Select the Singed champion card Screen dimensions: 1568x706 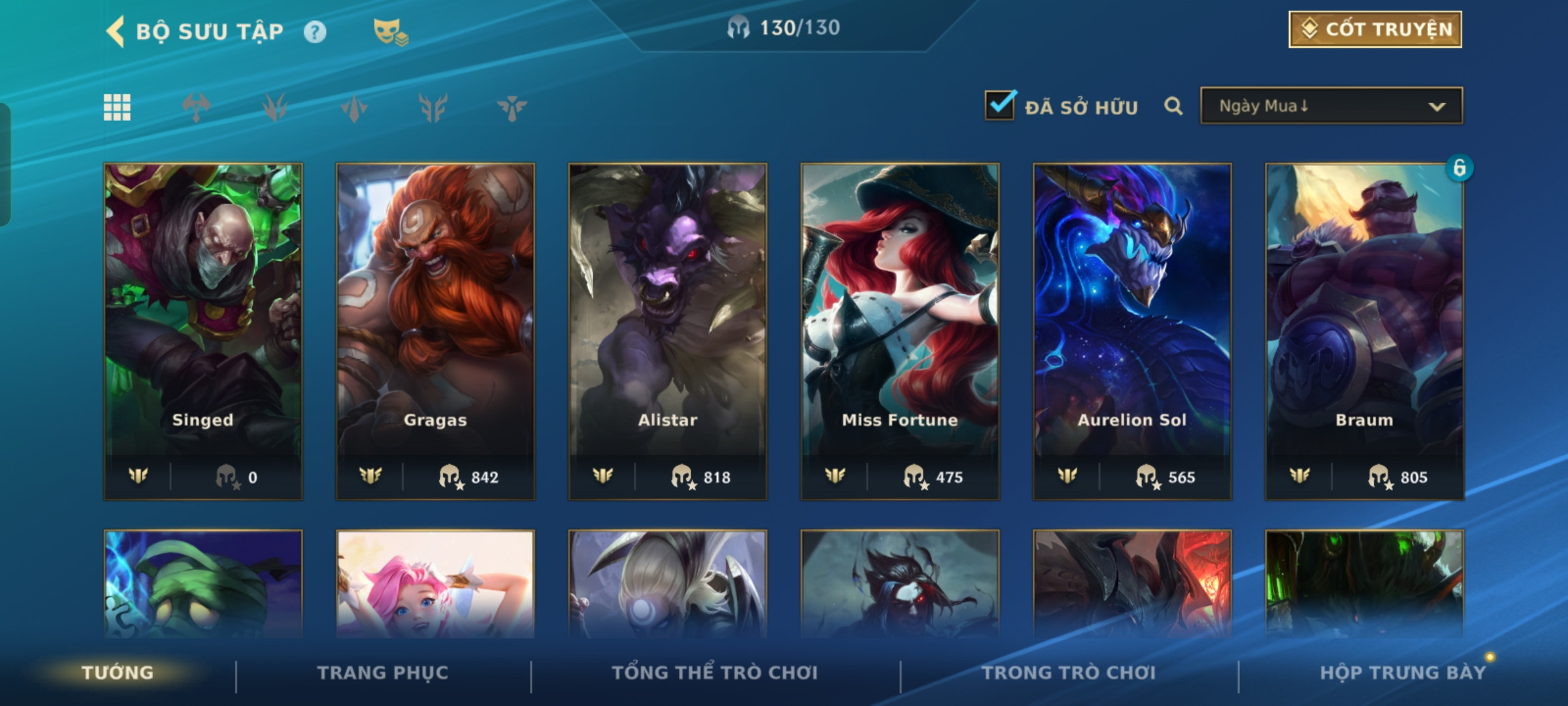click(x=203, y=331)
